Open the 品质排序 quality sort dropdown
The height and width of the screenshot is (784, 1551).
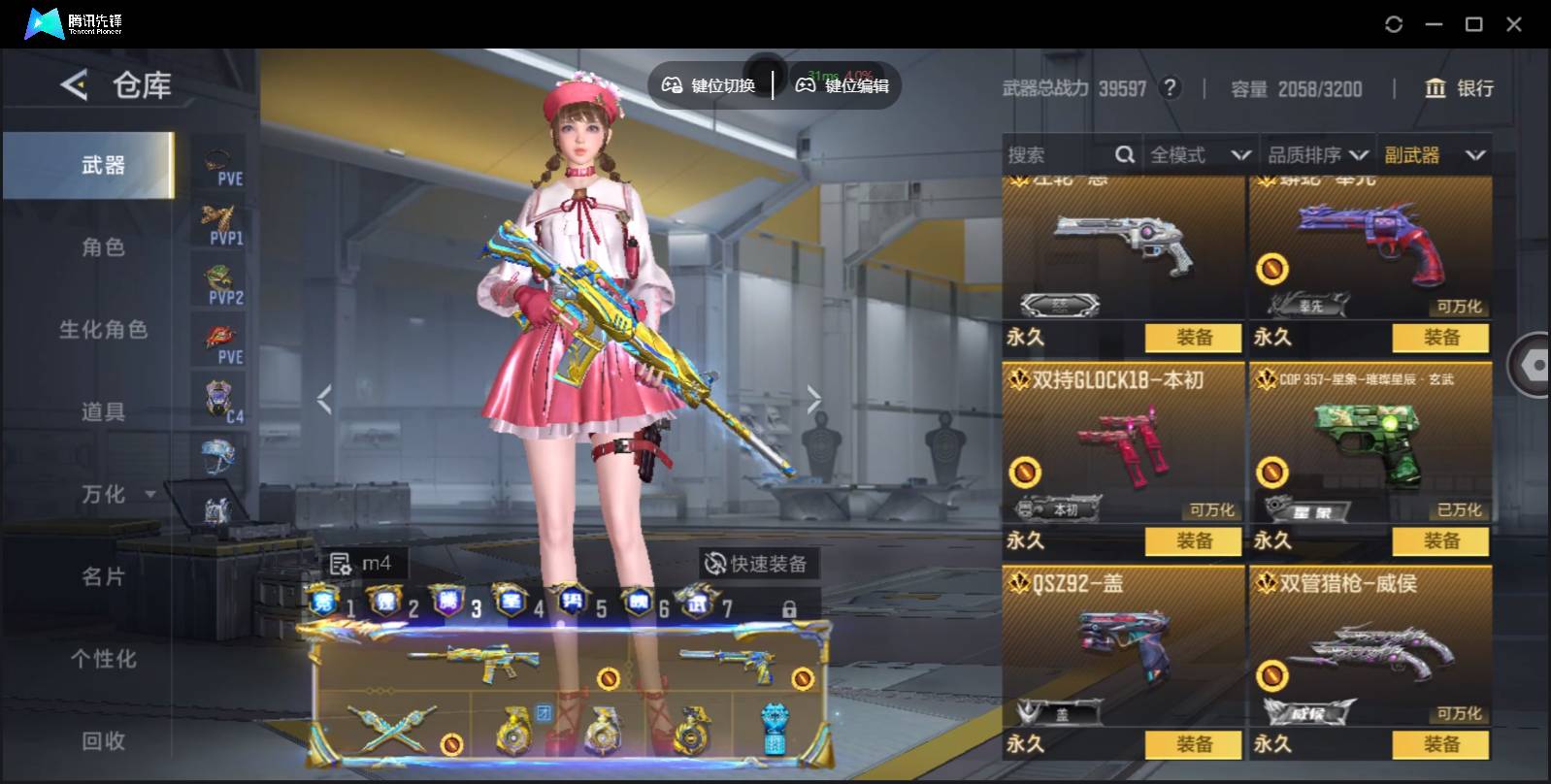(x=1317, y=155)
